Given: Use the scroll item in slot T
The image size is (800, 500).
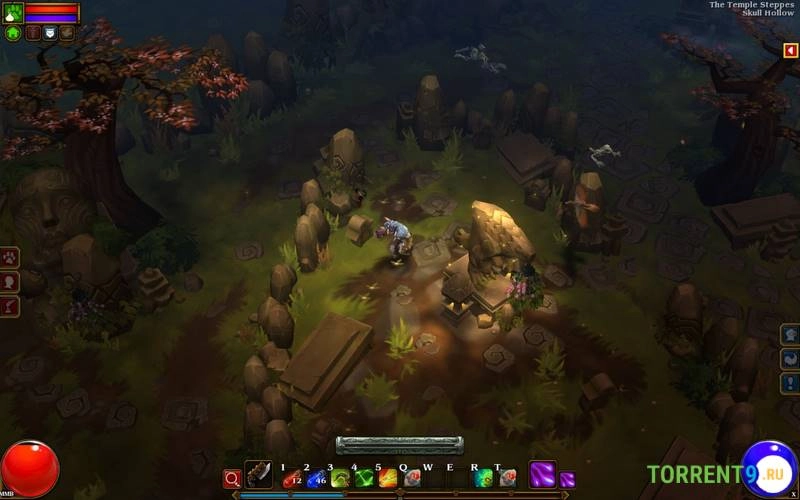Looking at the screenshot, I should [x=507, y=479].
